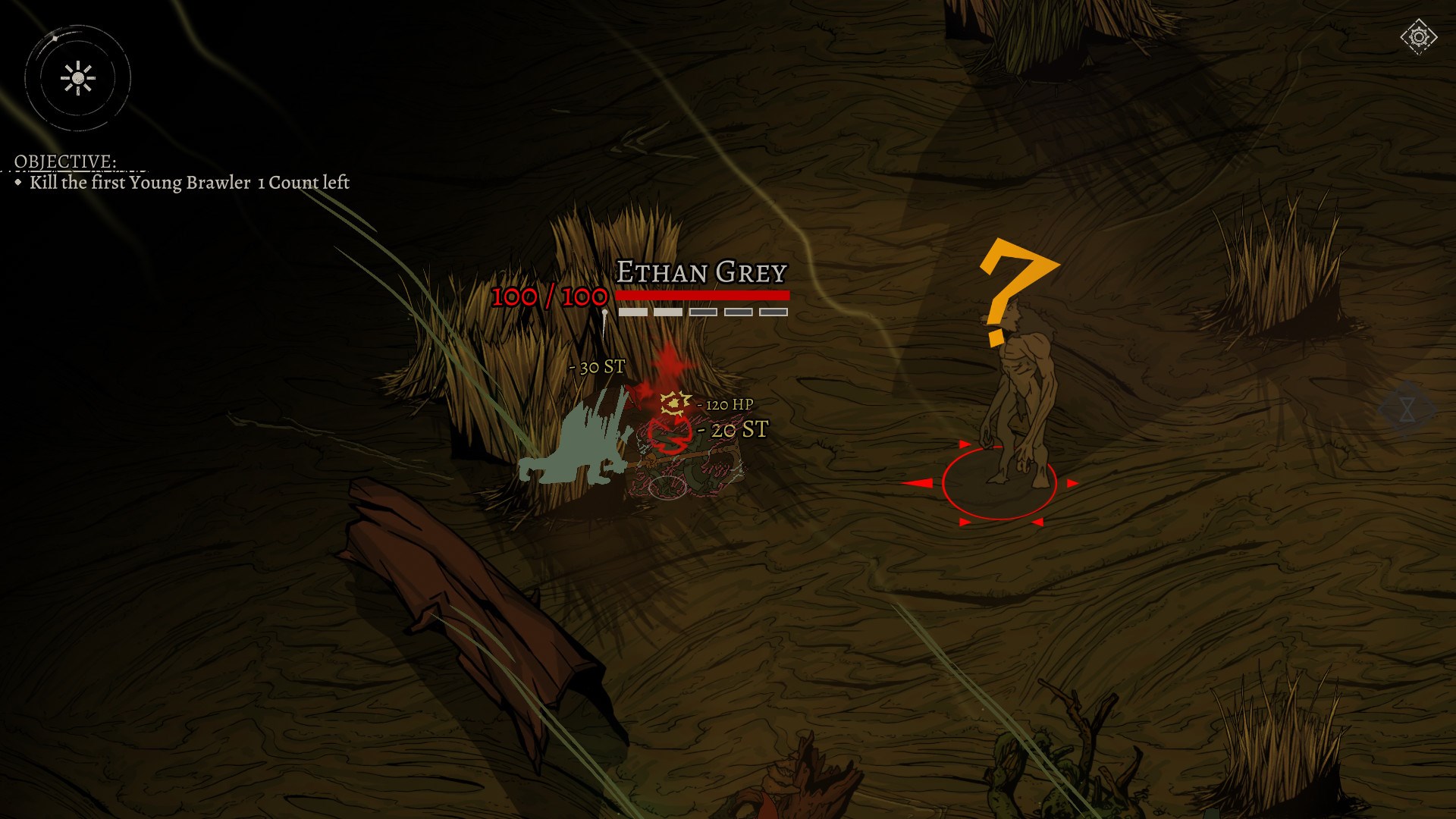Toggle the last stamina segment in Ethan Grey's bar
Image resolution: width=1456 pixels, height=819 pixels.
pyautogui.click(x=775, y=310)
